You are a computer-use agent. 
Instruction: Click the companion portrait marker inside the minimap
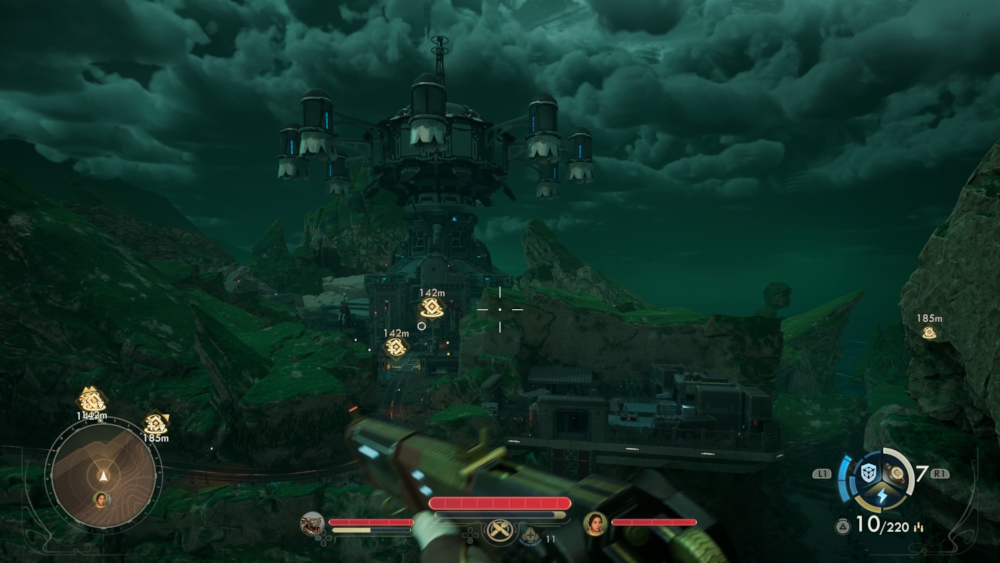pyautogui.click(x=101, y=498)
